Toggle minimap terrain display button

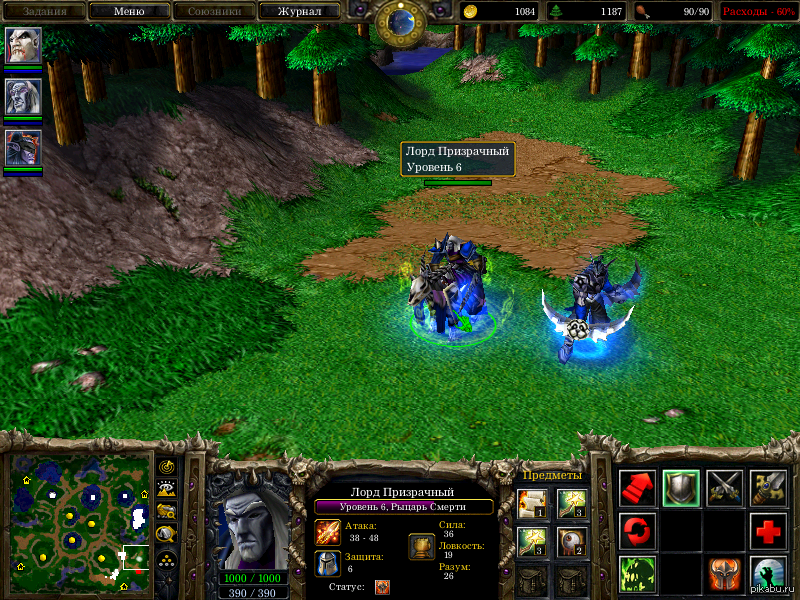[x=167, y=489]
